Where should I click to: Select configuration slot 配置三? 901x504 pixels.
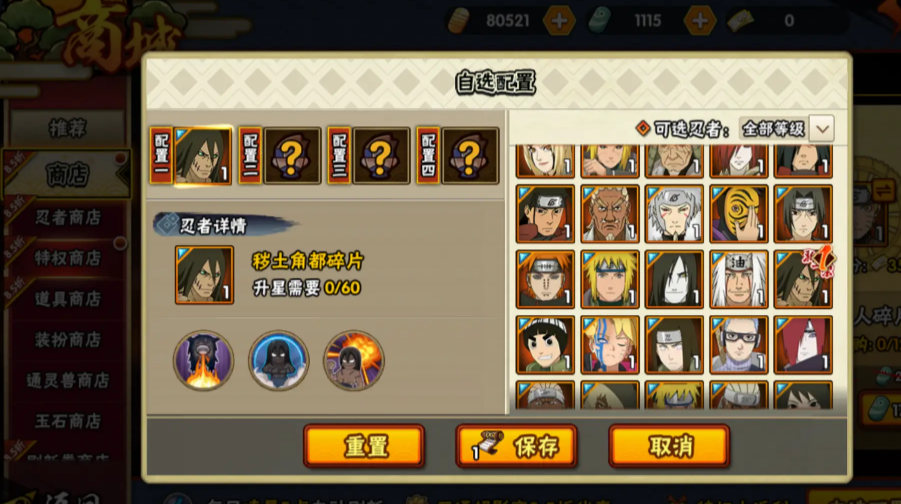(369, 155)
